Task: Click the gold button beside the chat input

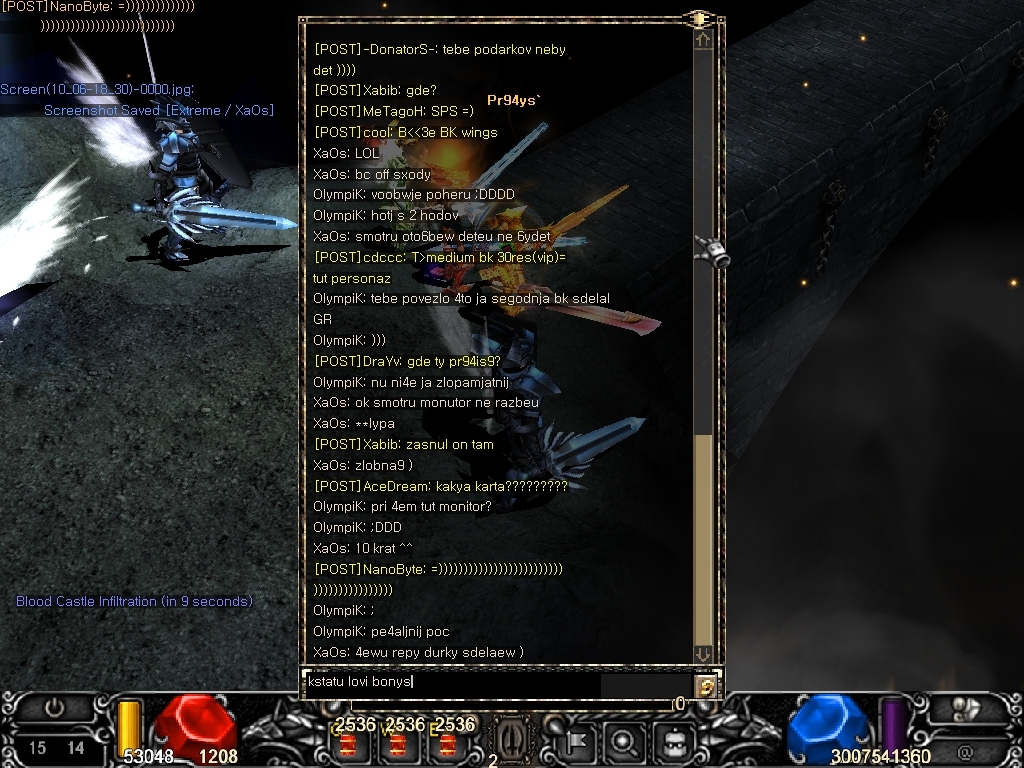Action: pyautogui.click(x=706, y=686)
